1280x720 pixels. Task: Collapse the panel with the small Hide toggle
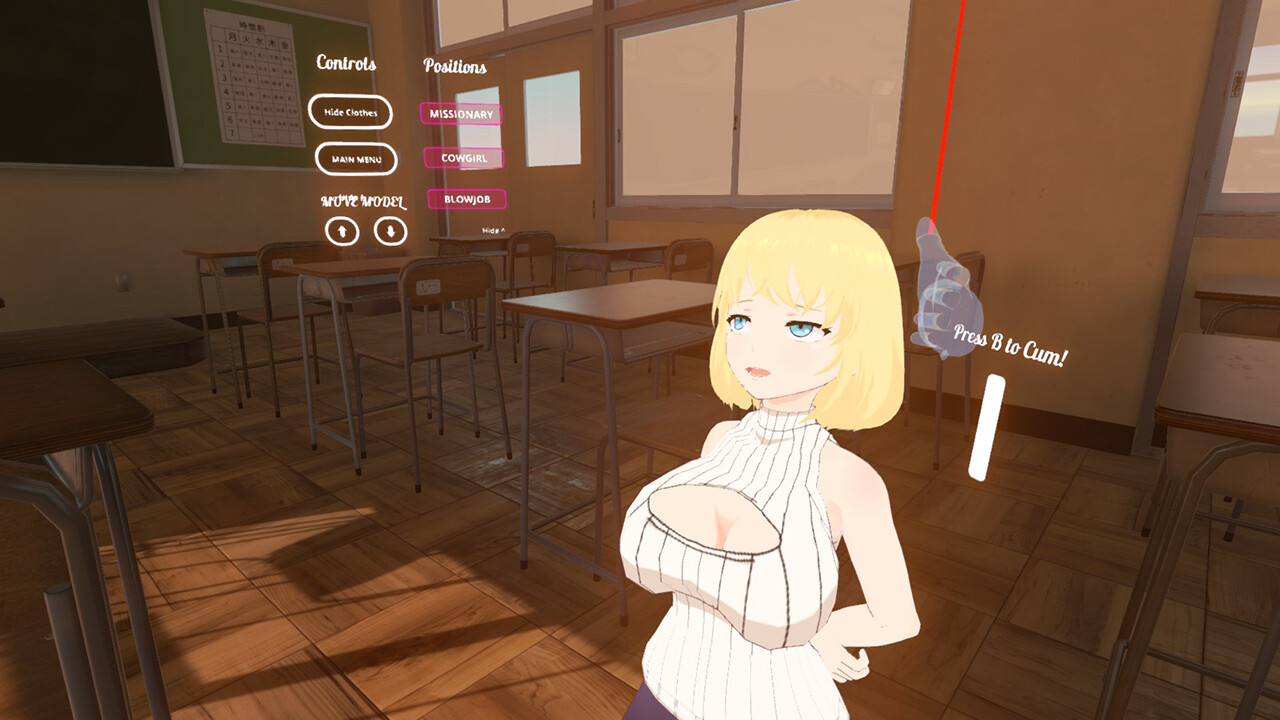coord(494,231)
